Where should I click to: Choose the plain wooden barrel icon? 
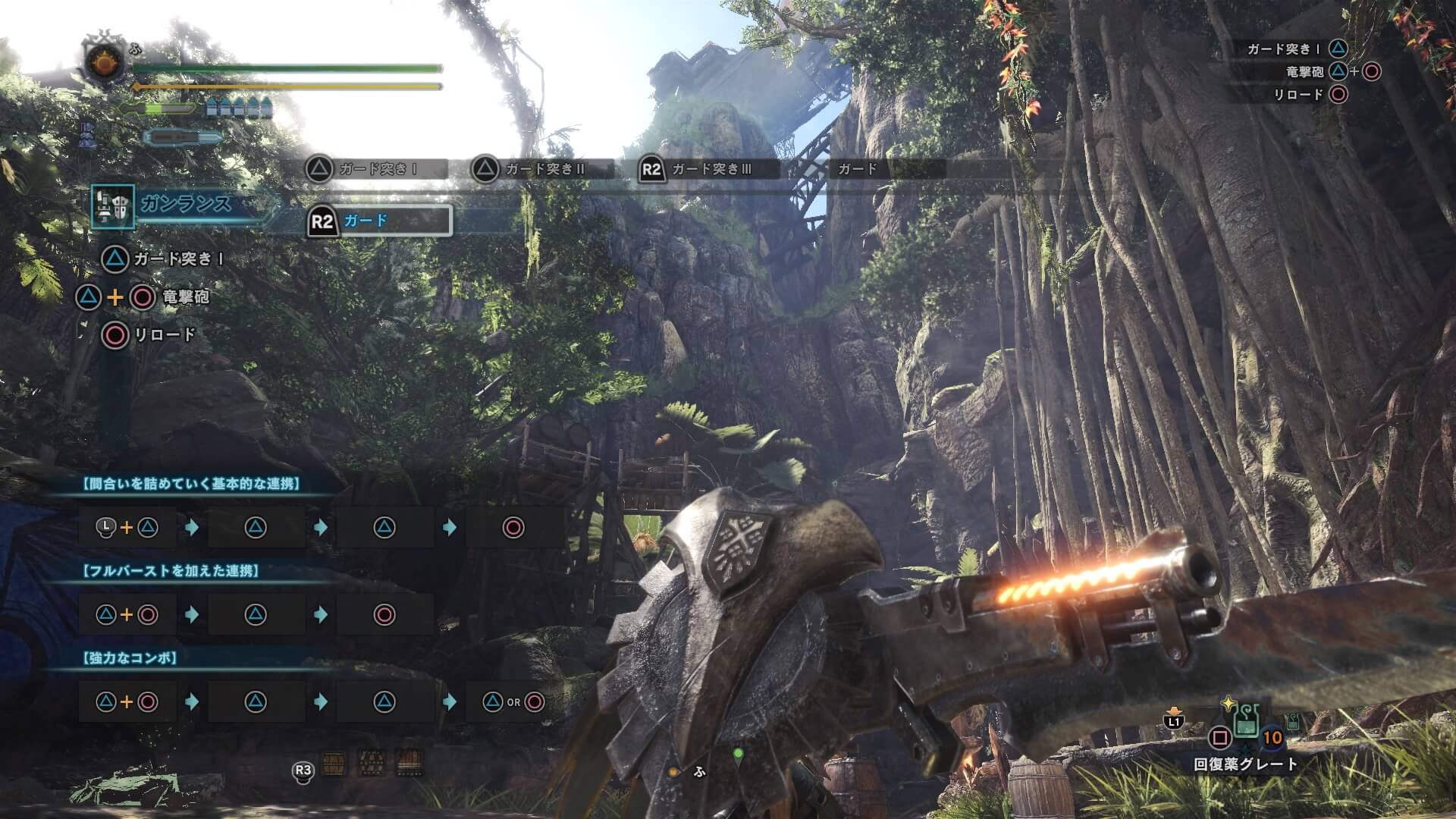pos(334,763)
